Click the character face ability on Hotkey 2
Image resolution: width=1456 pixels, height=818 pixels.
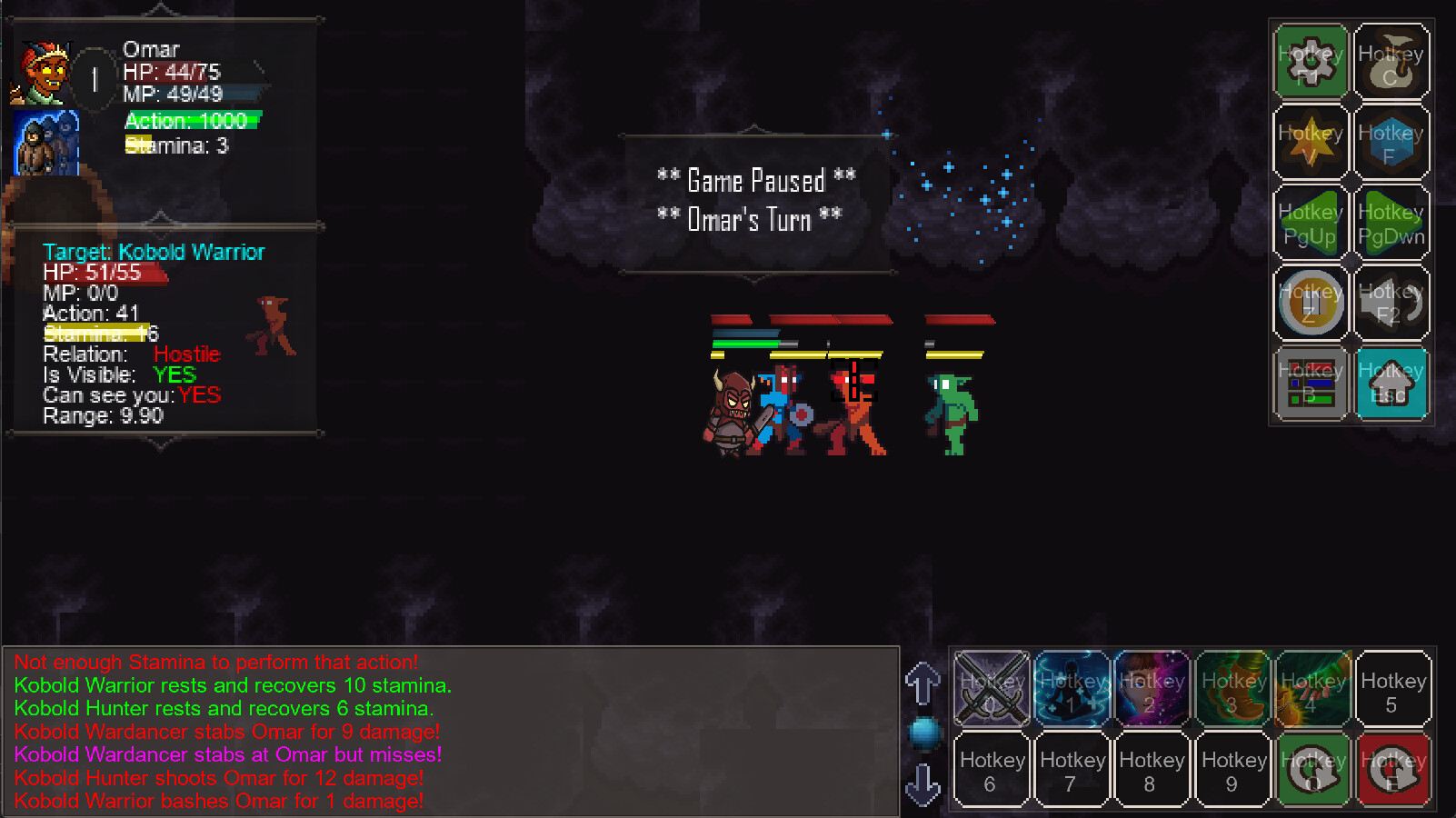[x=1152, y=689]
